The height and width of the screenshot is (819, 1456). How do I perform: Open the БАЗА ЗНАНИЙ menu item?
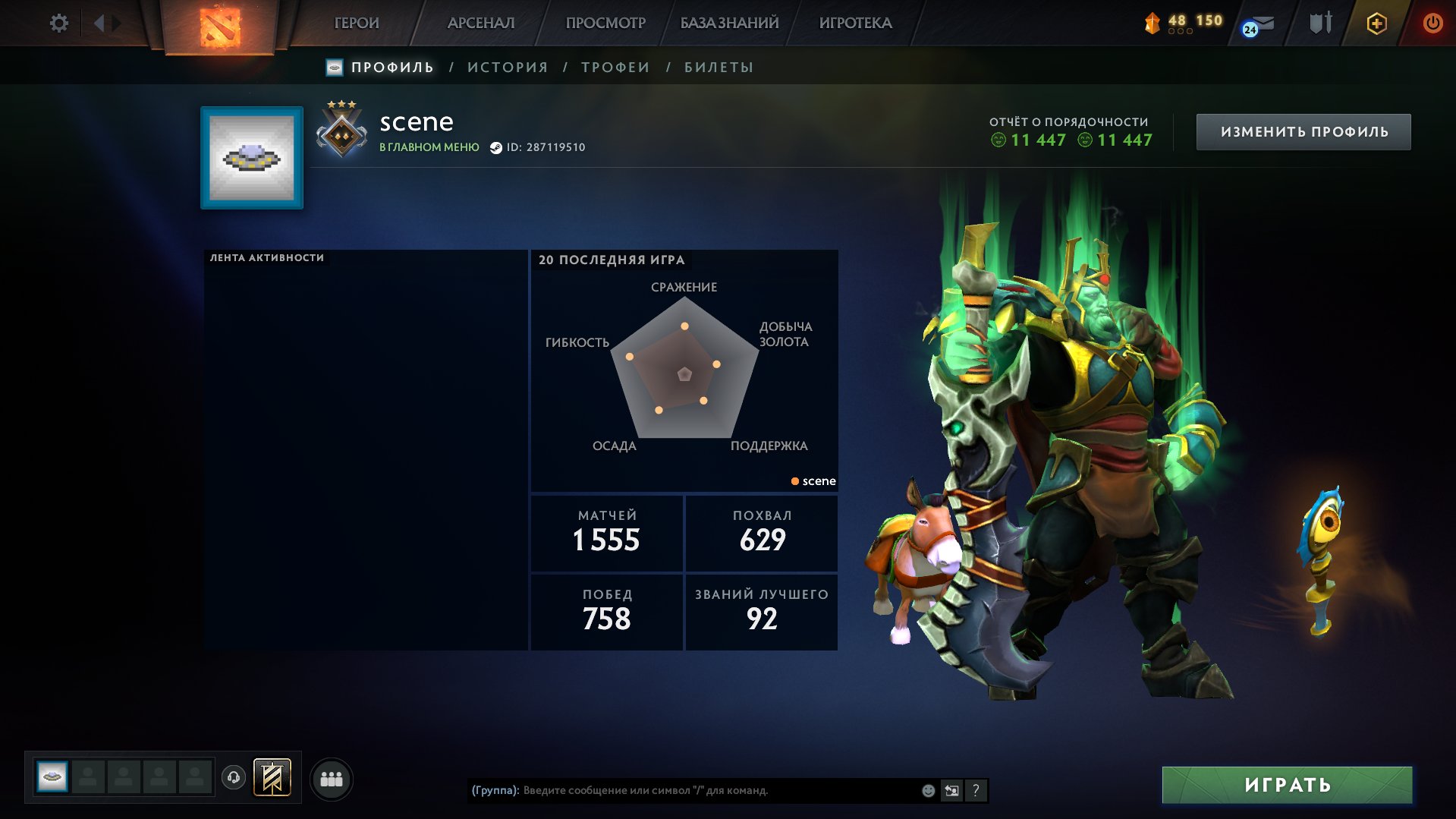(x=728, y=23)
